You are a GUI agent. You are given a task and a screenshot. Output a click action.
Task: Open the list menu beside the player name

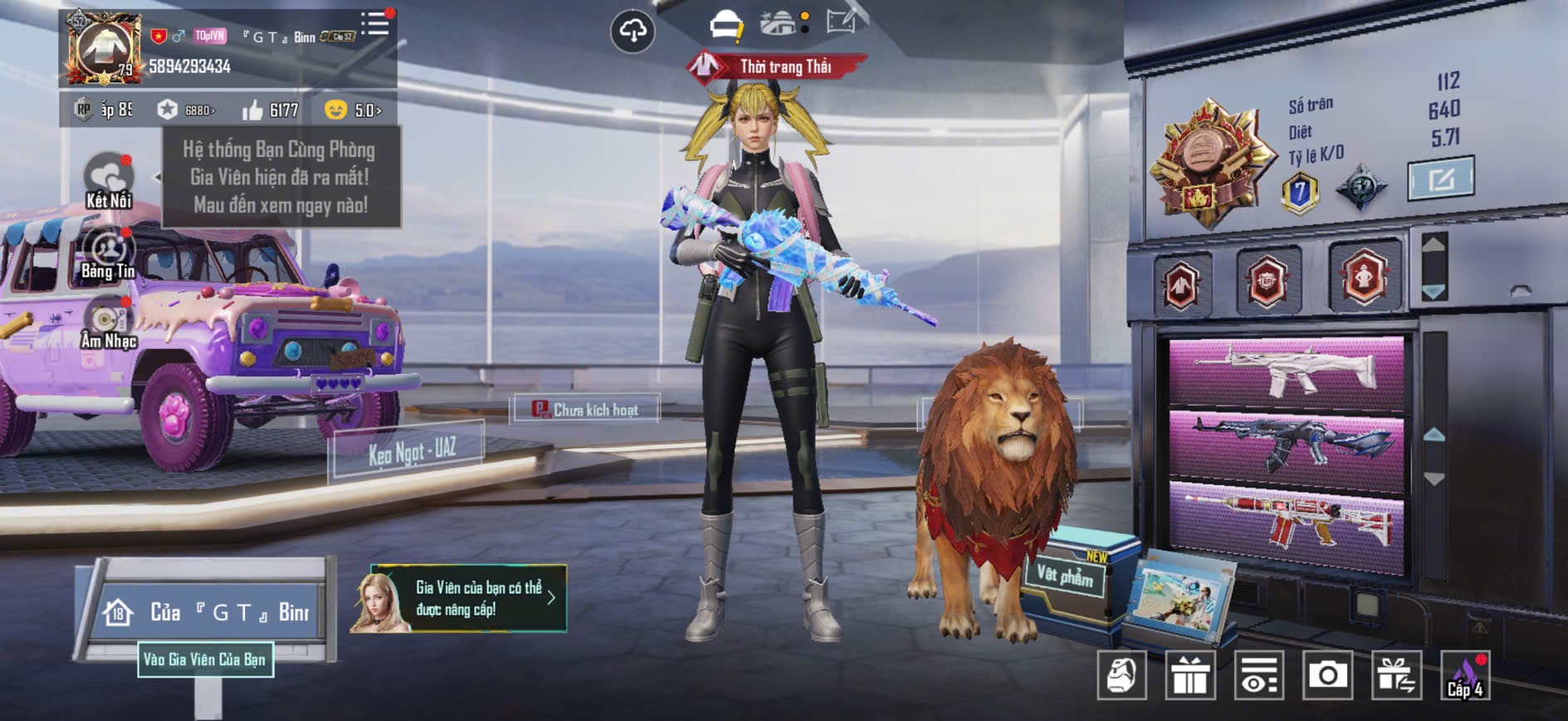[375, 23]
